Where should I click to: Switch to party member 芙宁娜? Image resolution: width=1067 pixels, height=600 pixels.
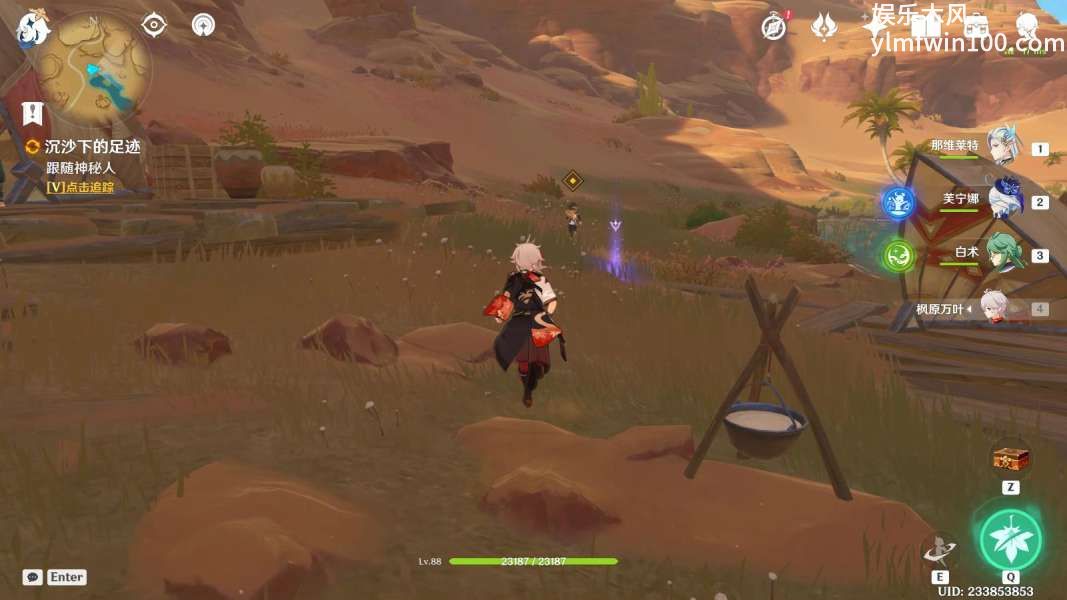1003,200
